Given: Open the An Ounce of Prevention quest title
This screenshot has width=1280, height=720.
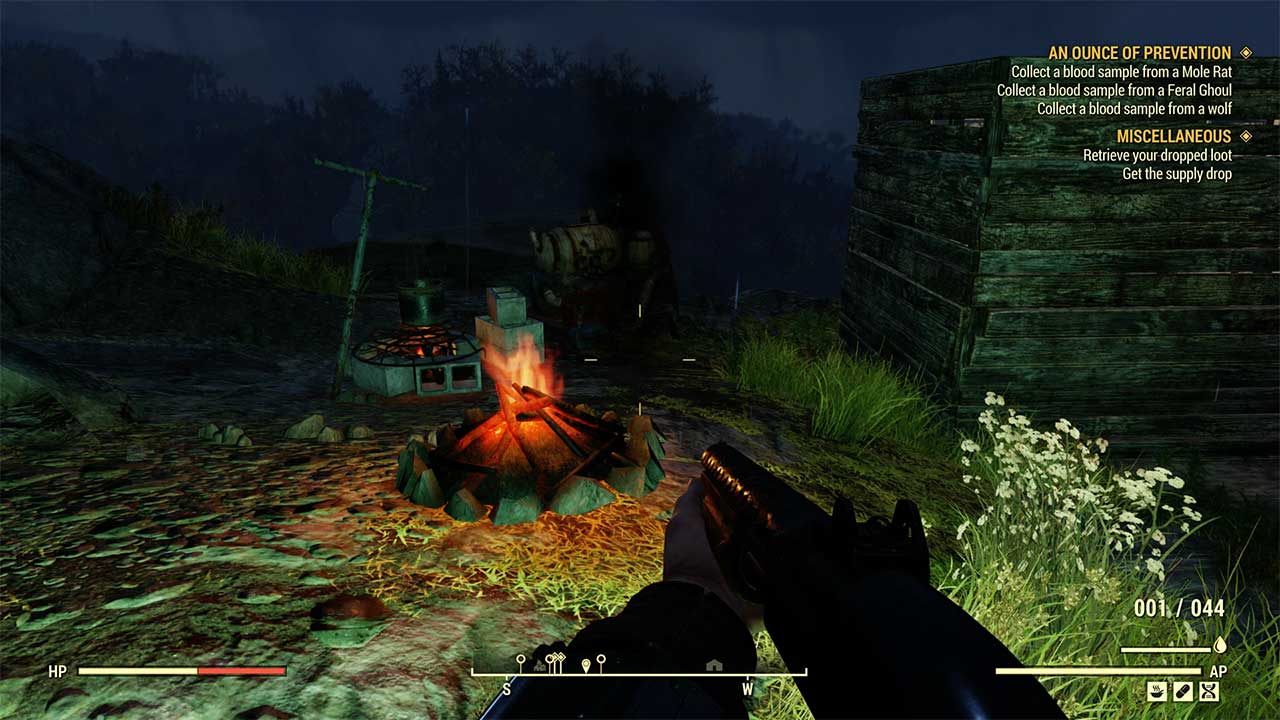Looking at the screenshot, I should click(x=1139, y=52).
